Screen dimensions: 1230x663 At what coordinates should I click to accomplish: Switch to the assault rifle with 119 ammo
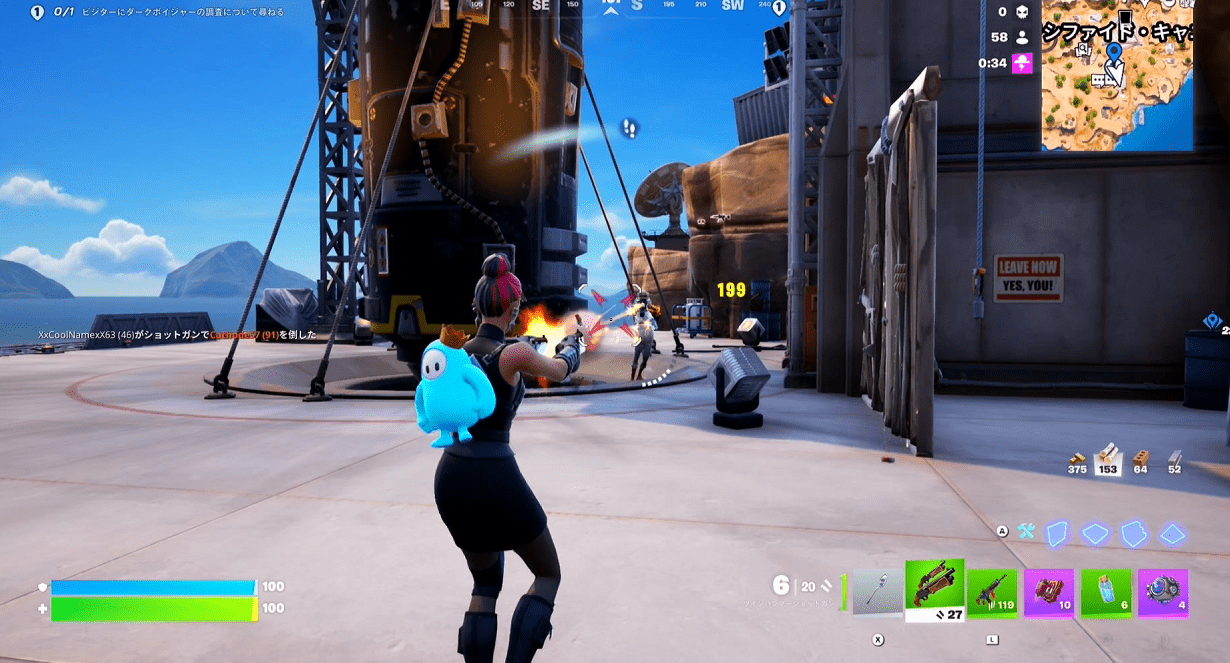coord(991,593)
